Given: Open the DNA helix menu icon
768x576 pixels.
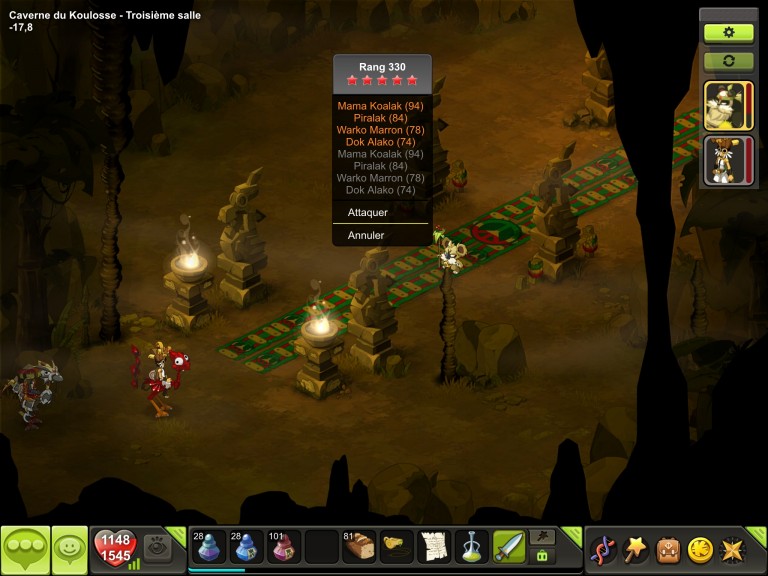Looking at the screenshot, I should tap(604, 548).
